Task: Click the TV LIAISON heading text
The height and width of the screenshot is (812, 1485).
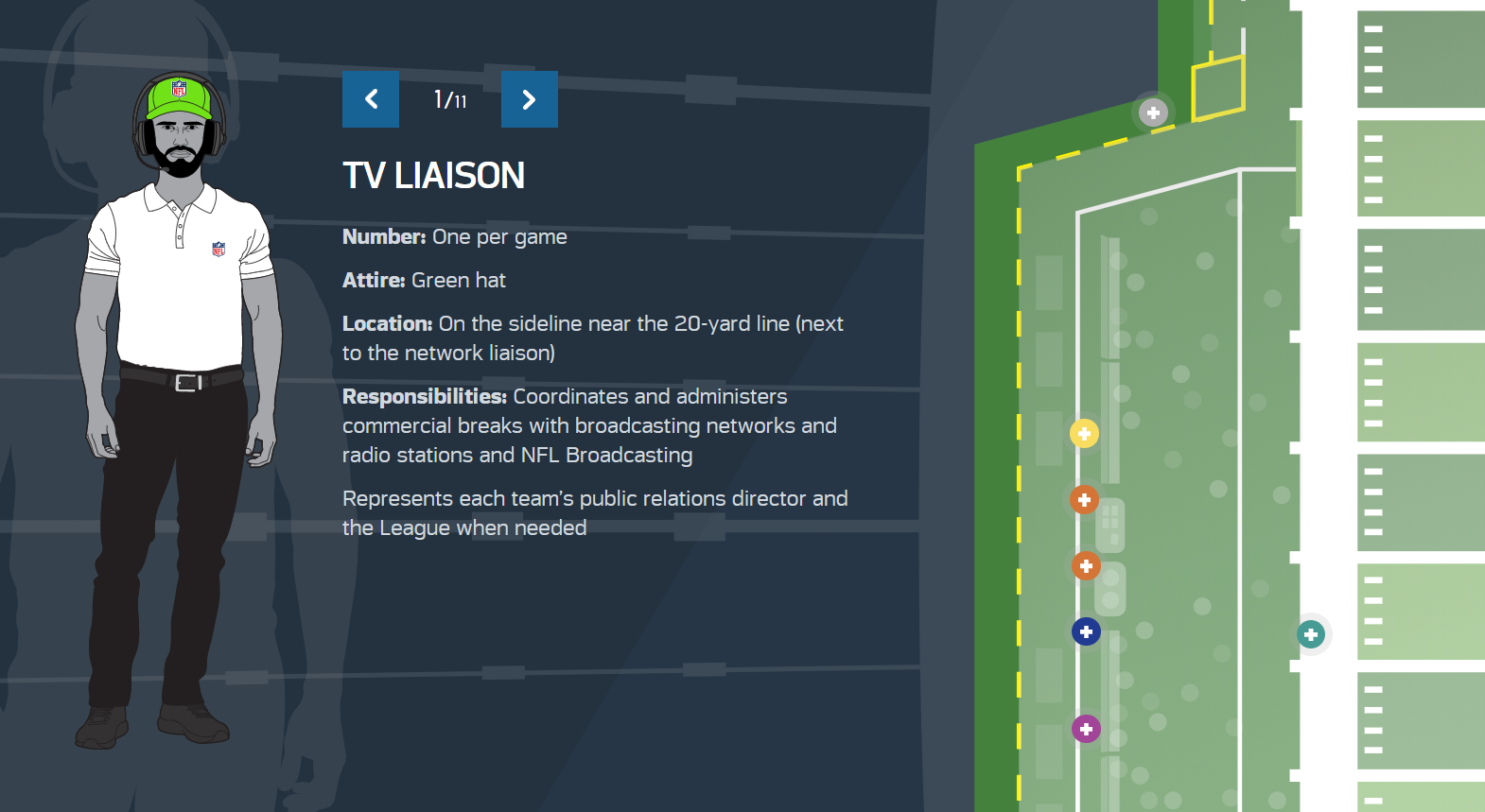Action: pyautogui.click(x=433, y=175)
